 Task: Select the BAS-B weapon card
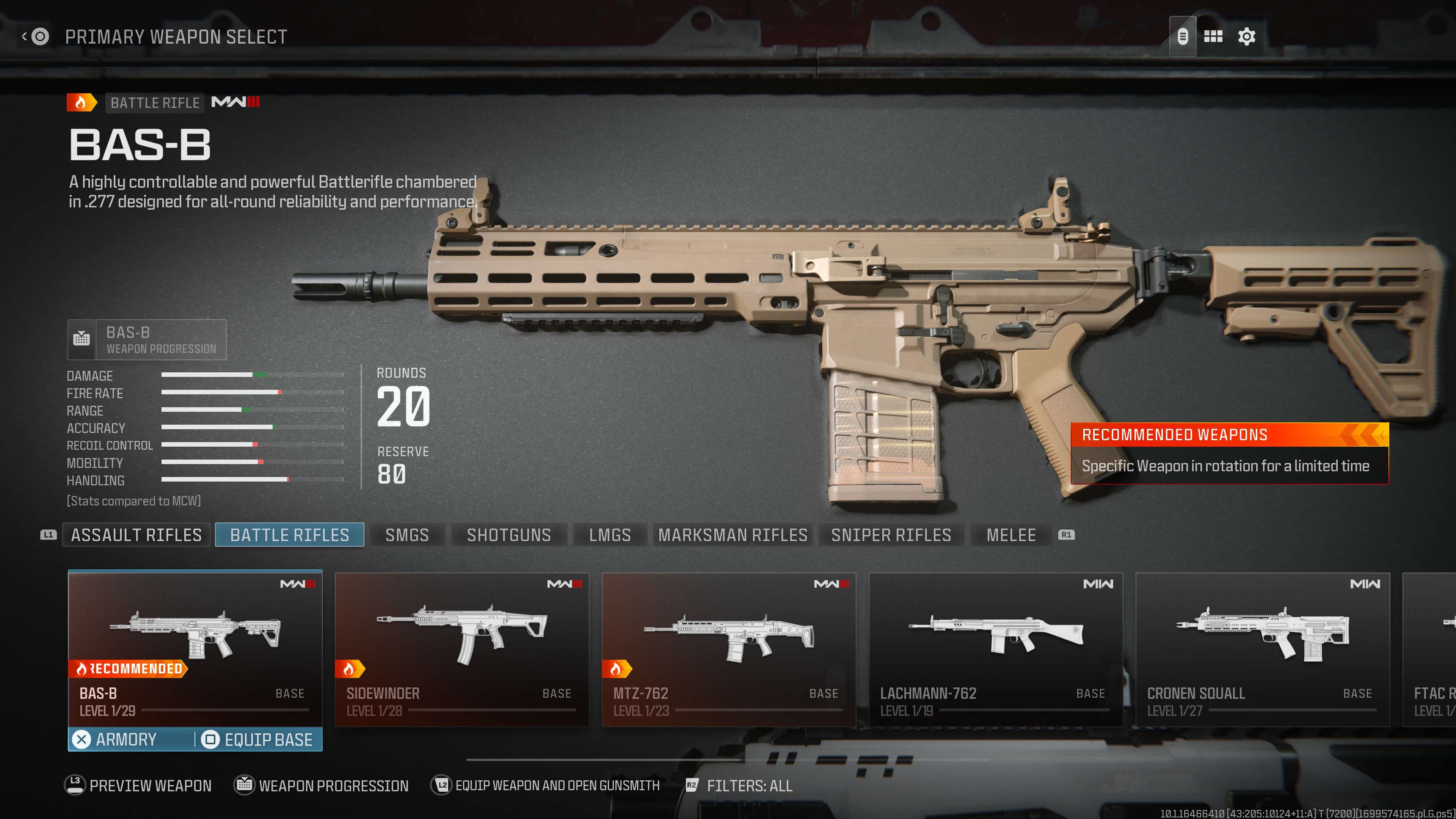click(x=195, y=647)
